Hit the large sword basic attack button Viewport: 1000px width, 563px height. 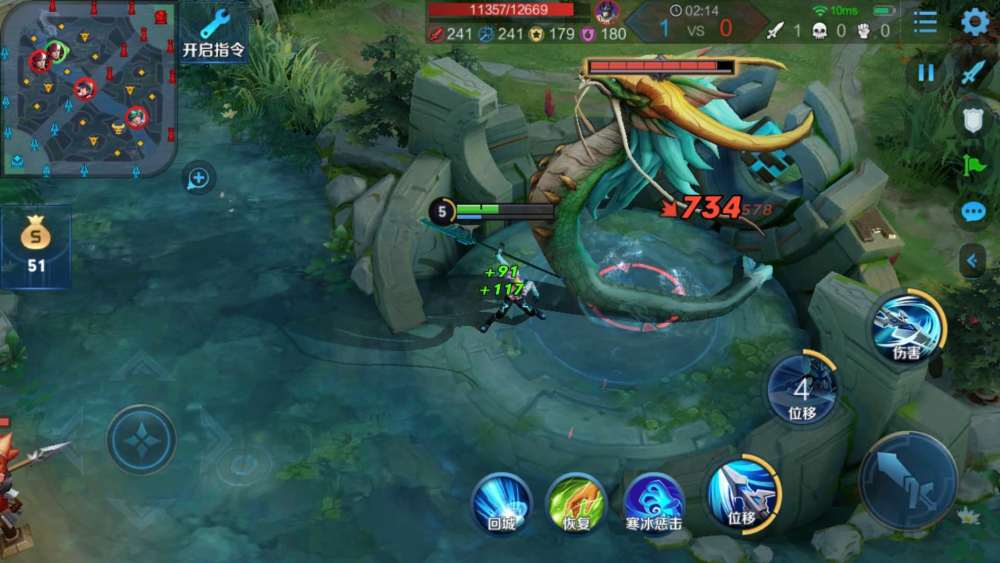908,481
